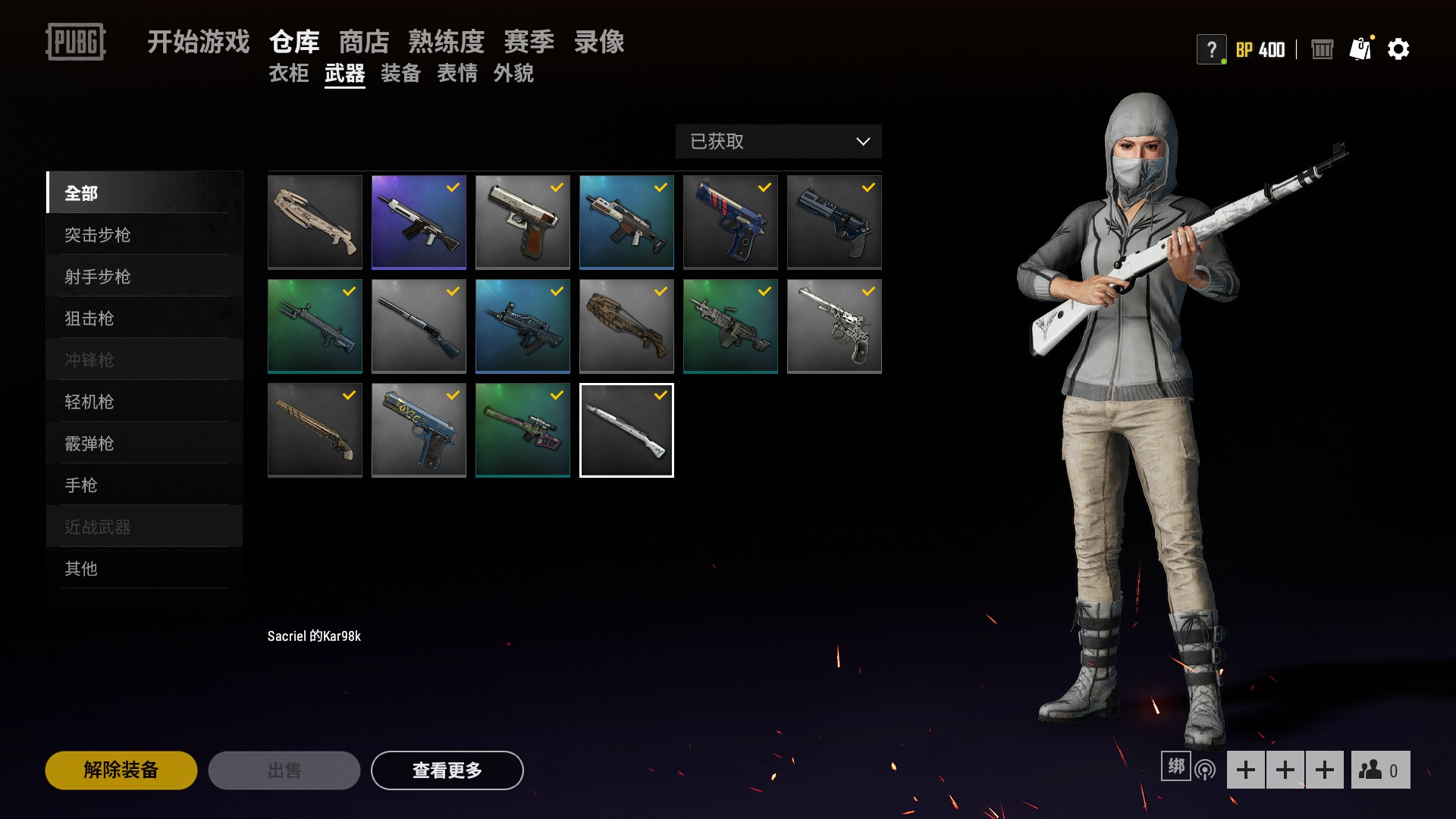Image resolution: width=1456 pixels, height=819 pixels.
Task: Open the gear settings icon
Action: [x=1398, y=49]
